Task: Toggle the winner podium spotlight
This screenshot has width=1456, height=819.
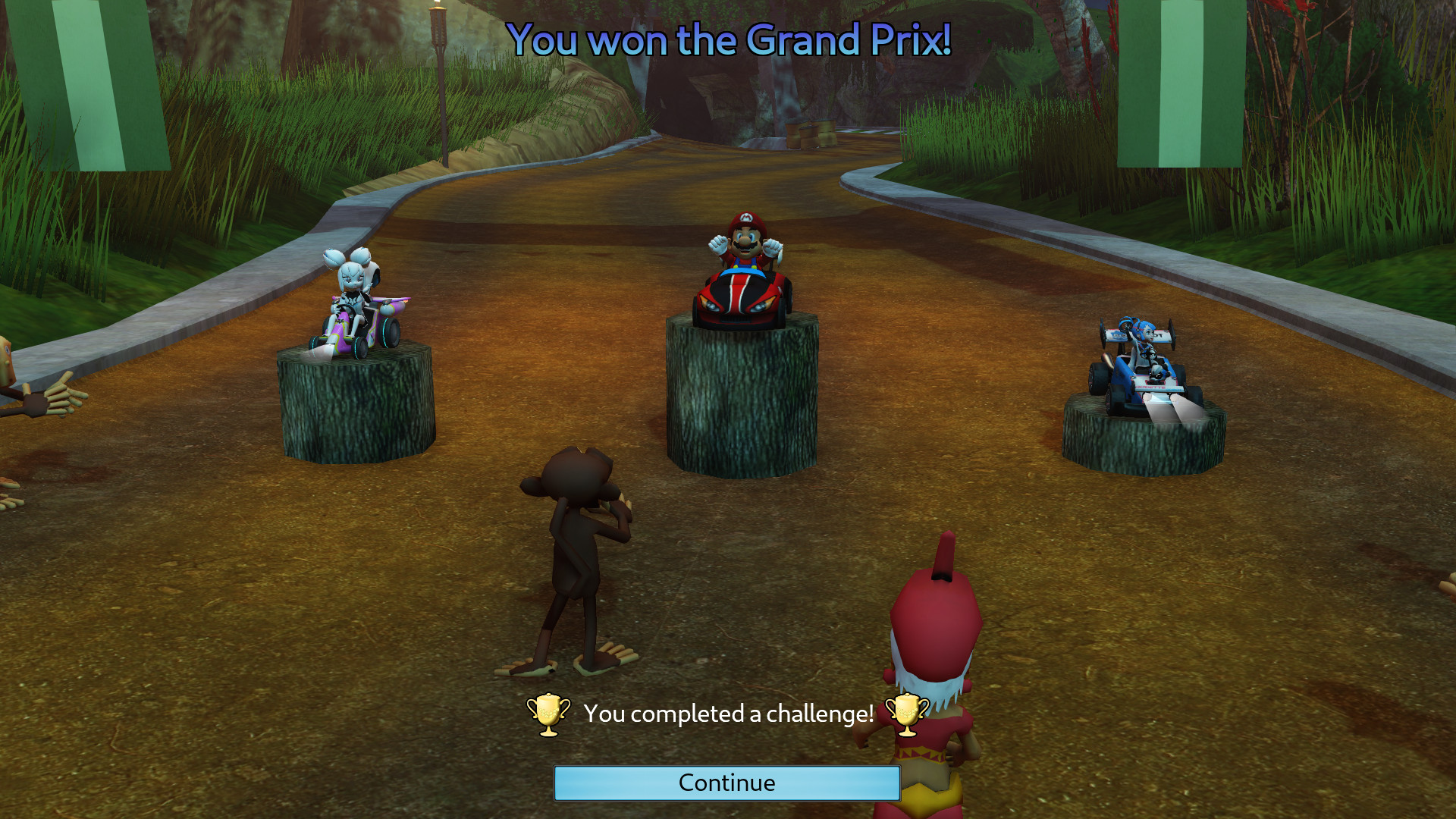Action: [742, 394]
